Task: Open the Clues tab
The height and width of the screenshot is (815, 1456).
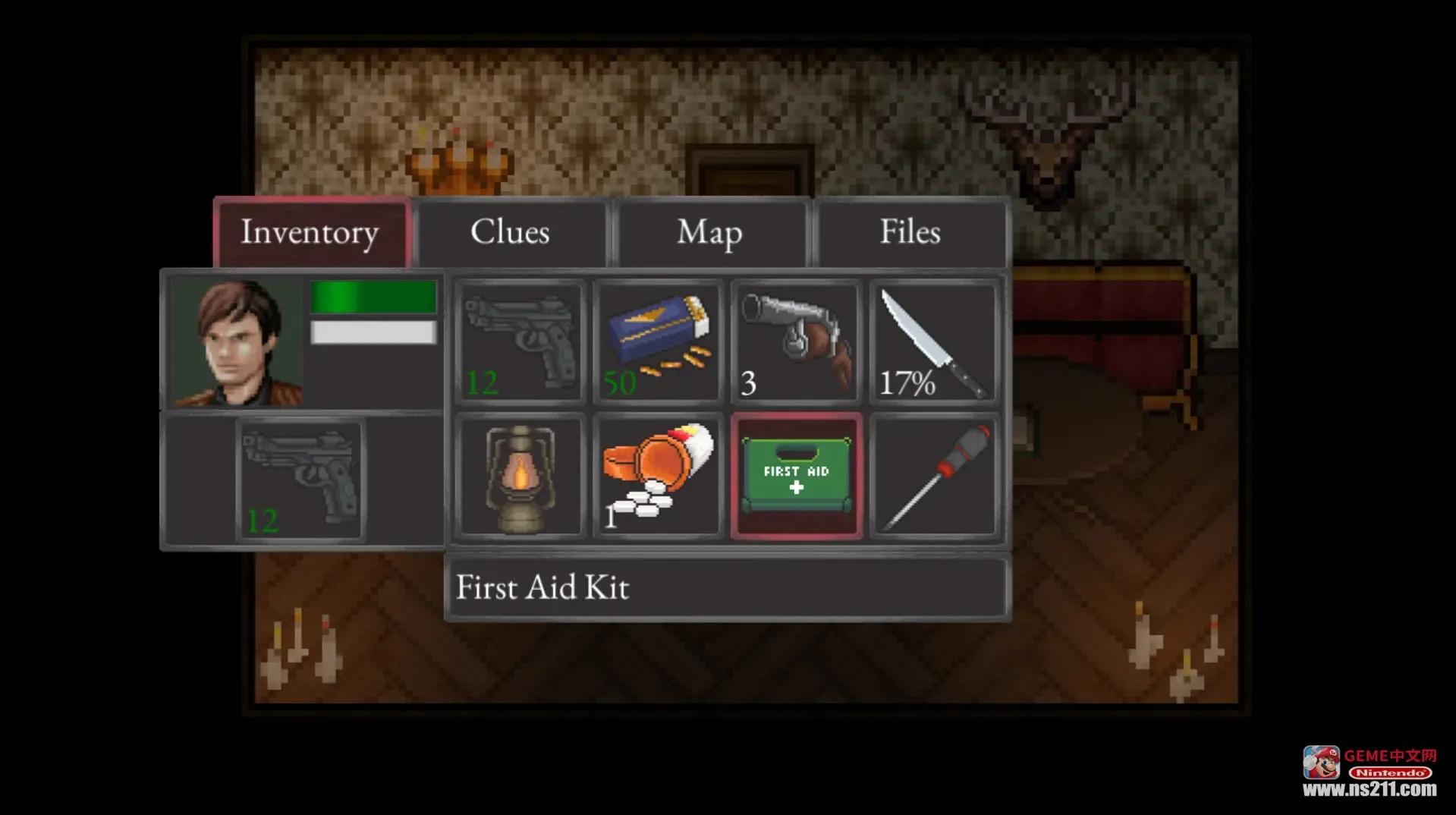Action: coord(511,232)
